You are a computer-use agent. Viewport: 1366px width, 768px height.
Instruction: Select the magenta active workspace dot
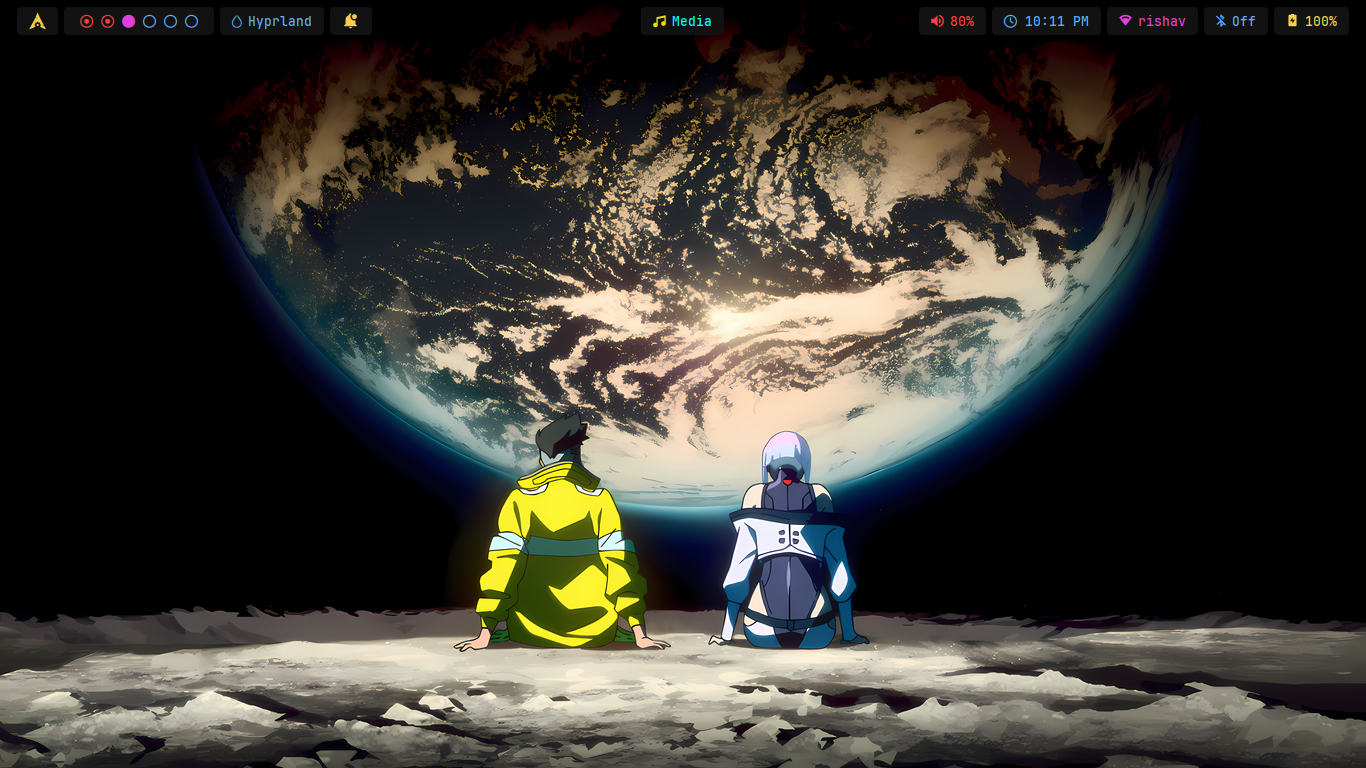[128, 21]
